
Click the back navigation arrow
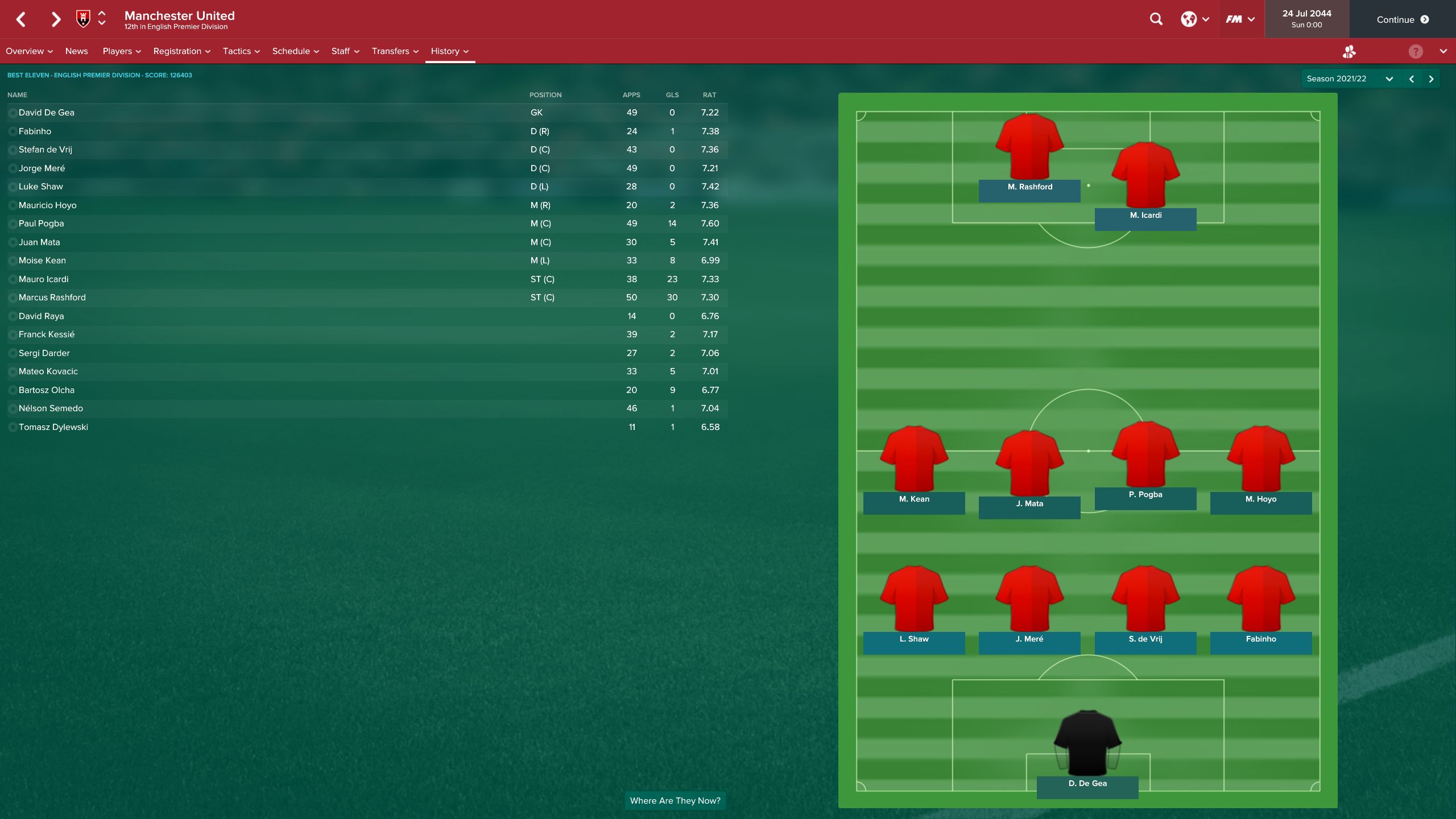[x=20, y=19]
